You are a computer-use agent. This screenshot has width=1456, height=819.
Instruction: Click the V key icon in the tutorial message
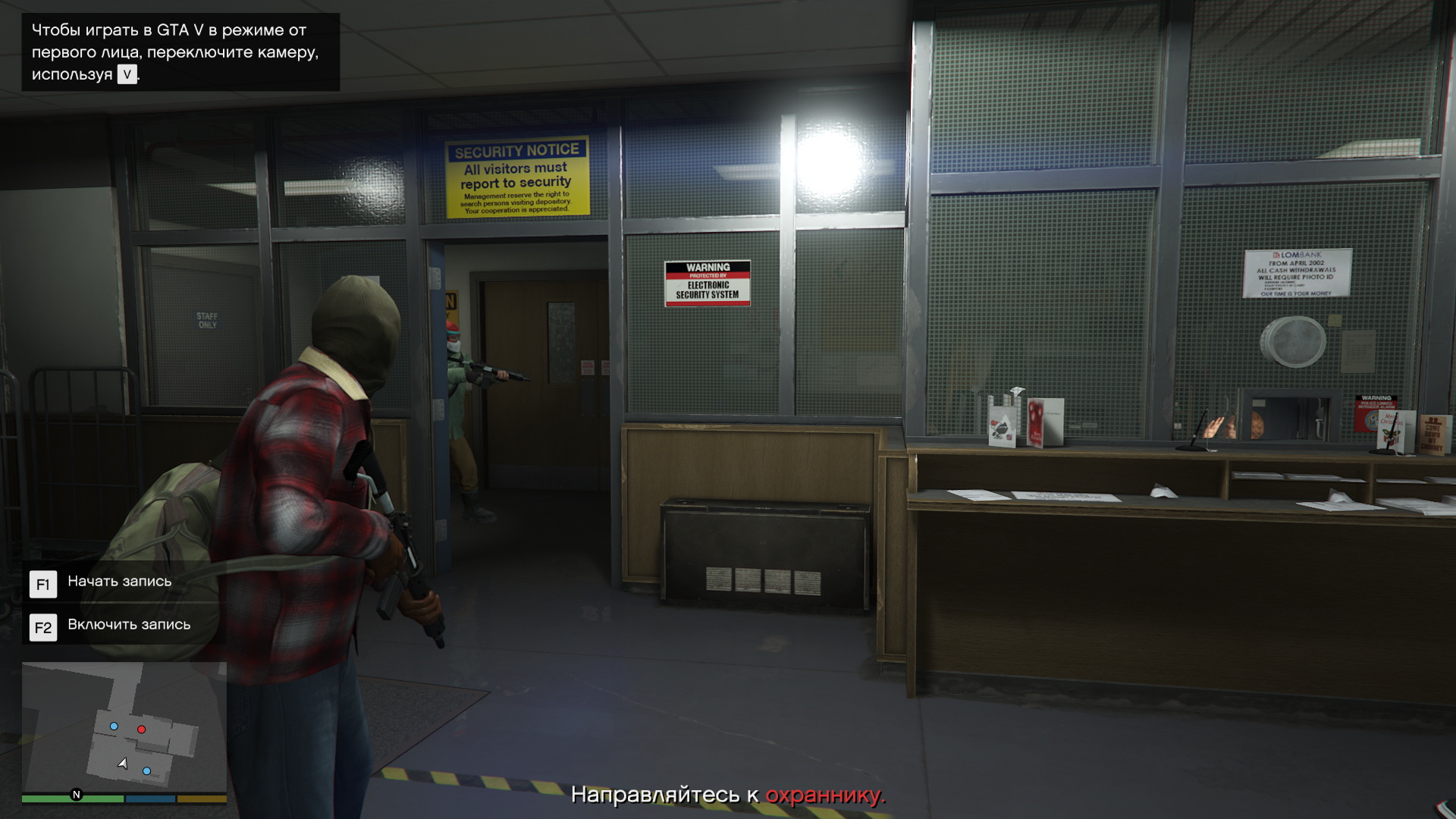(127, 76)
